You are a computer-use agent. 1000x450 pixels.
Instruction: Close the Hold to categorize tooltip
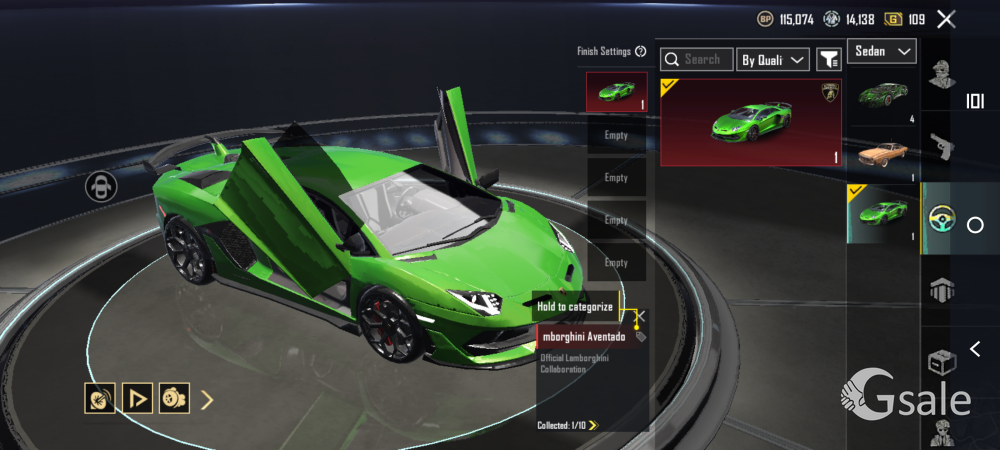click(x=641, y=315)
